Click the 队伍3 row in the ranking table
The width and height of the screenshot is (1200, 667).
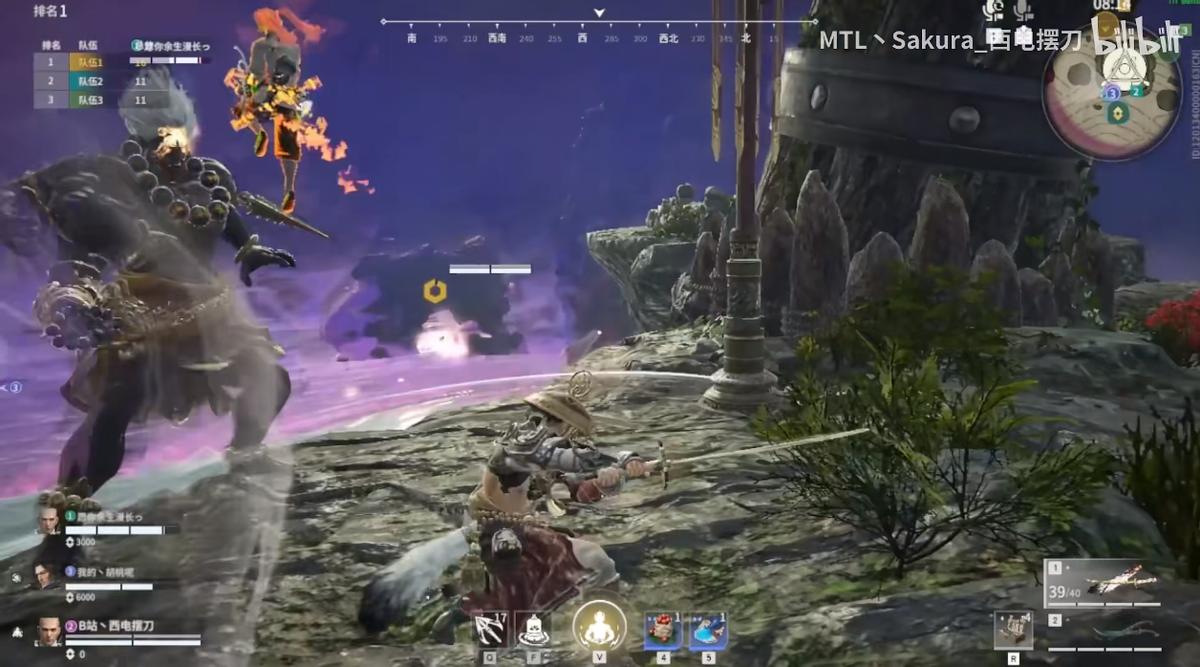(100, 100)
